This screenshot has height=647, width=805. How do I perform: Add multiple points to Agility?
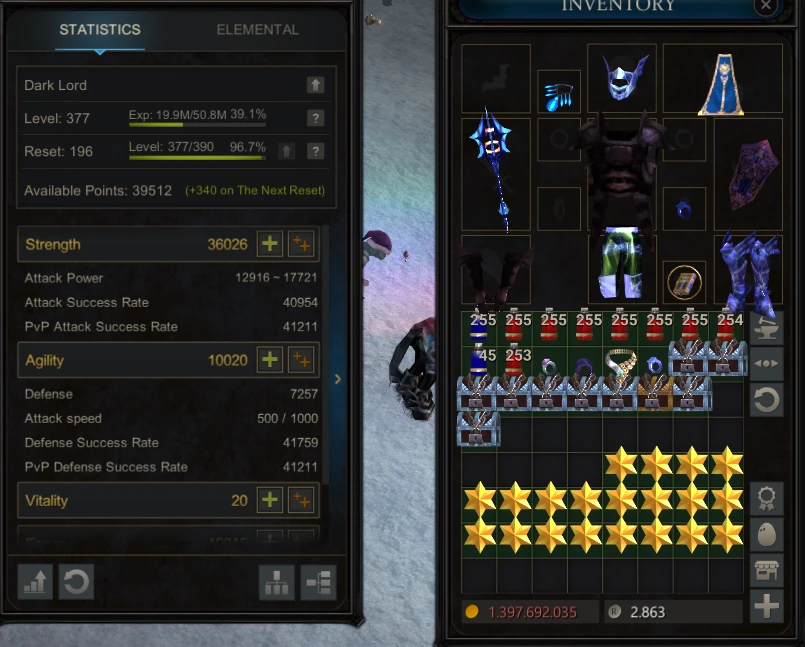click(300, 360)
